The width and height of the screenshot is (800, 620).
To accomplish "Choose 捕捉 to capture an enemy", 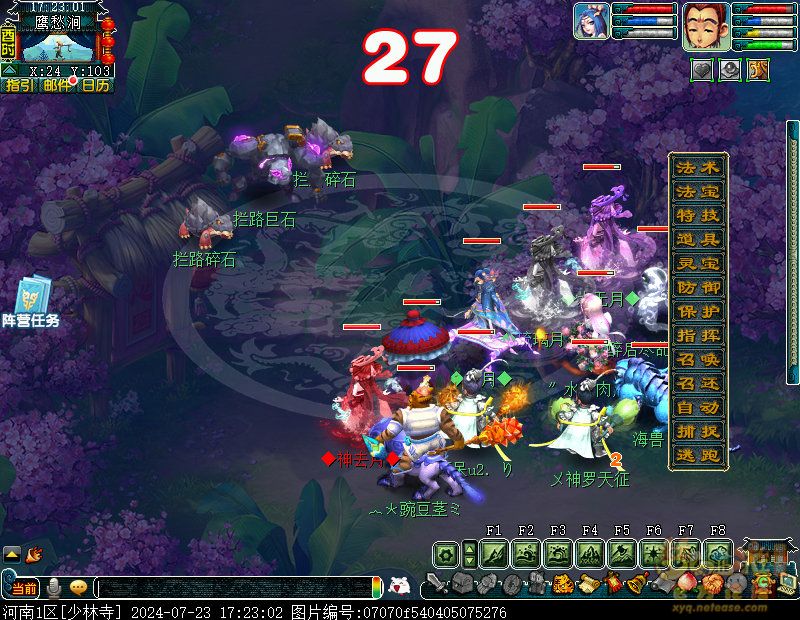I will pyautogui.click(x=698, y=431).
